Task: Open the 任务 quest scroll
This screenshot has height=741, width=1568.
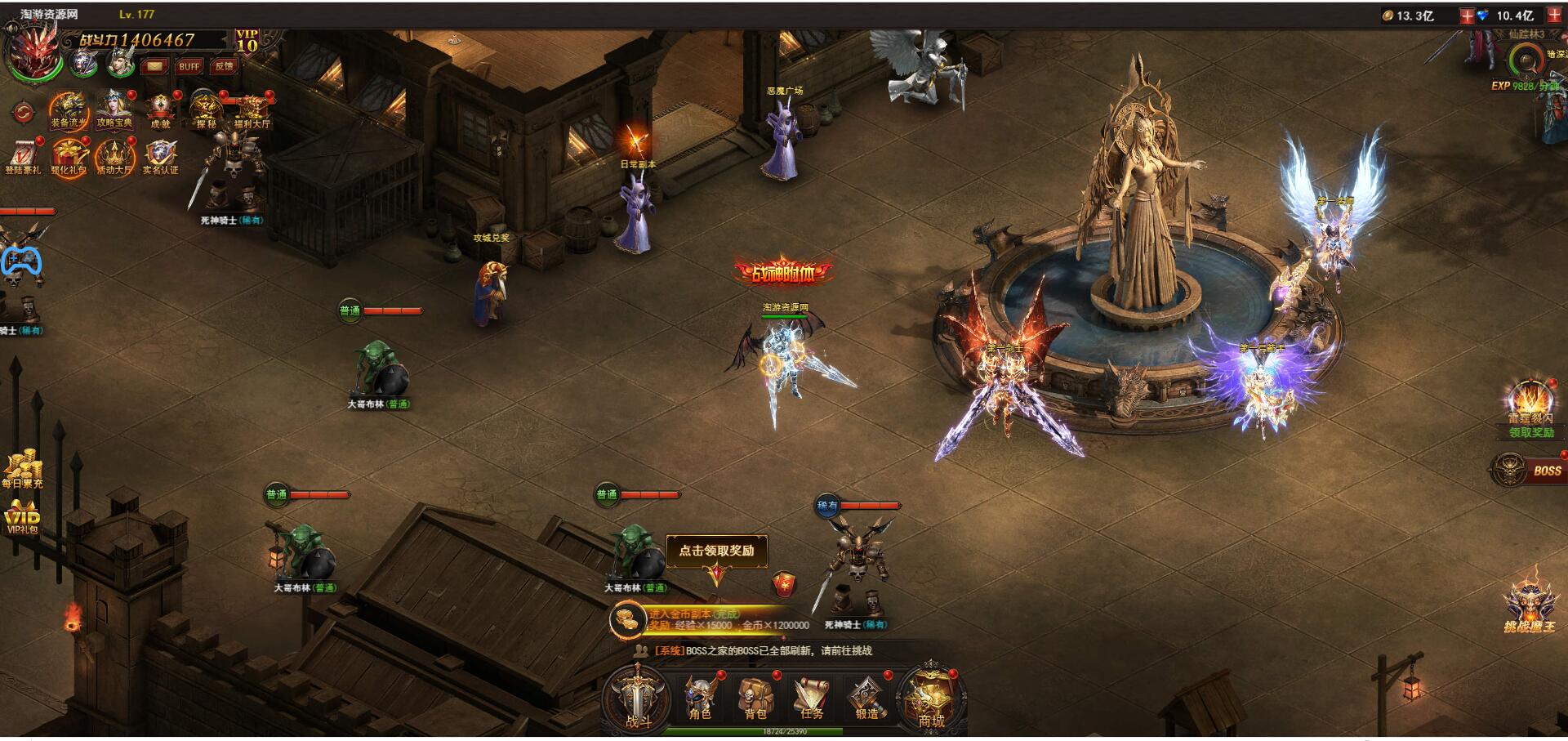Action: pos(812,699)
